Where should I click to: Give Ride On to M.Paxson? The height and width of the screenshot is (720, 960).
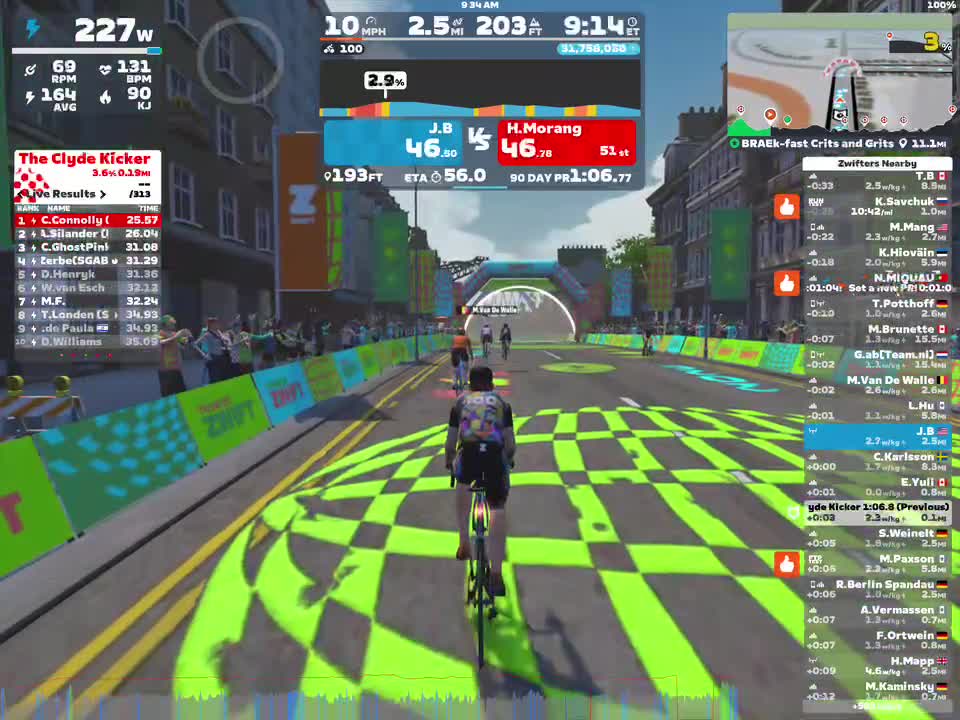click(x=787, y=565)
